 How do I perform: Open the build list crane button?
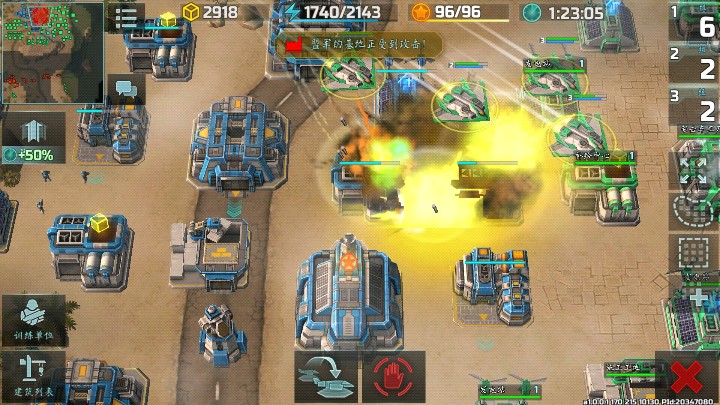click(32, 376)
